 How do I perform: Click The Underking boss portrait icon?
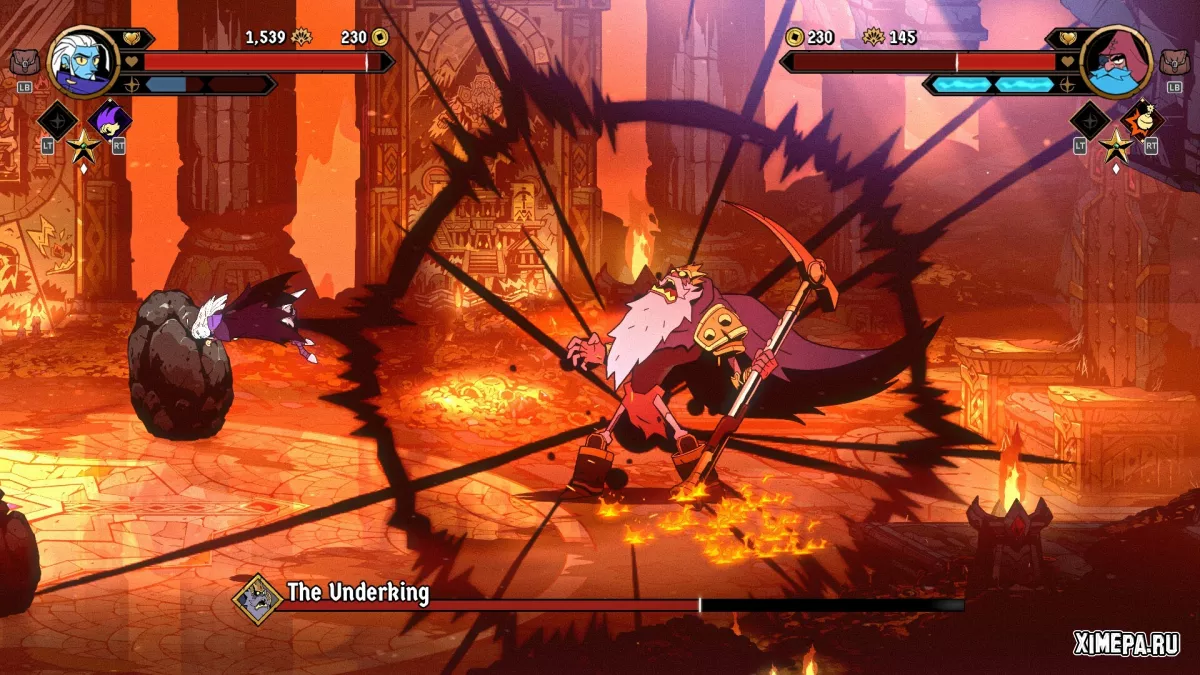(257, 597)
